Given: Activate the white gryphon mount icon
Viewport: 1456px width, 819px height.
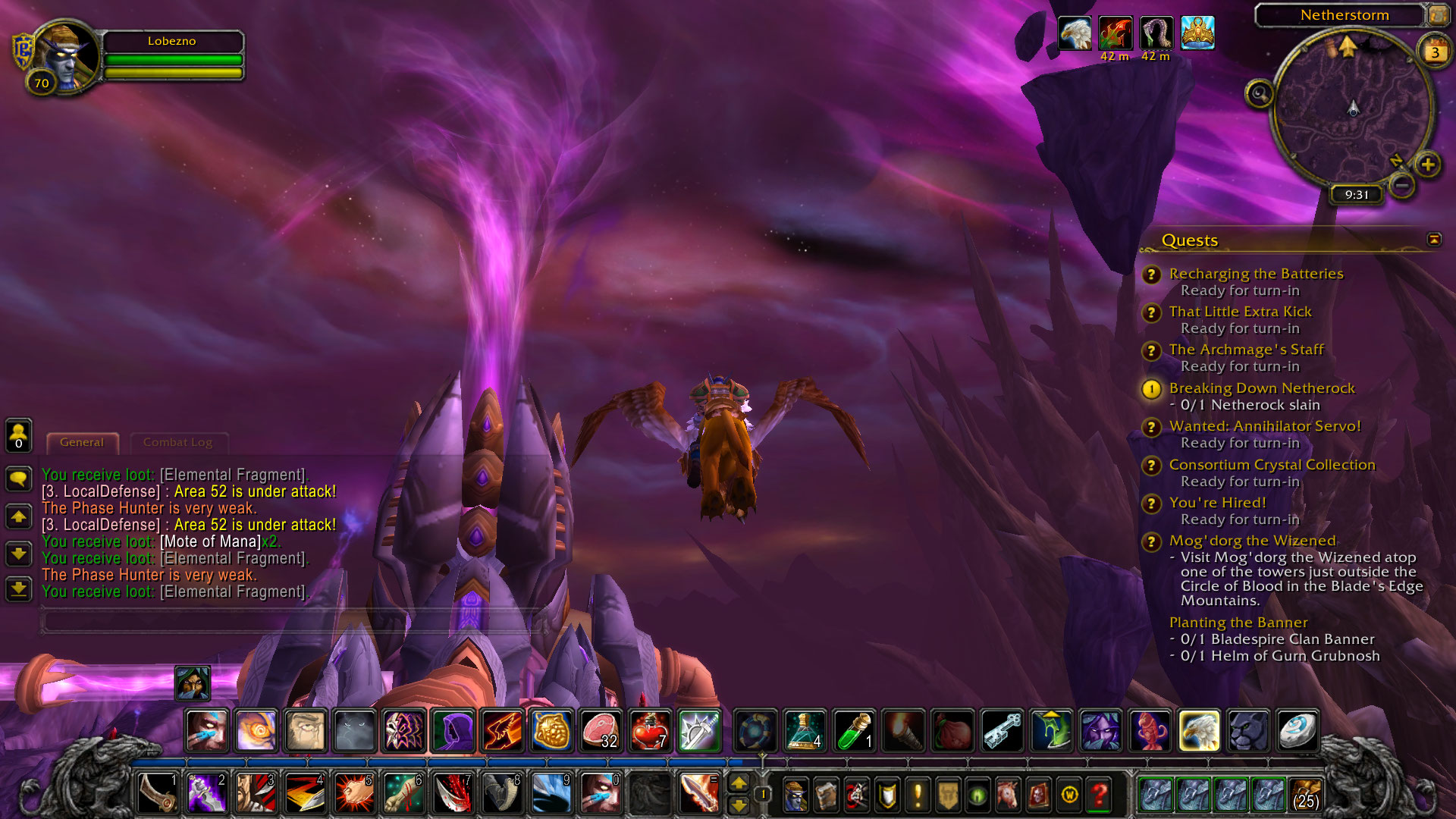Looking at the screenshot, I should tap(1199, 730).
